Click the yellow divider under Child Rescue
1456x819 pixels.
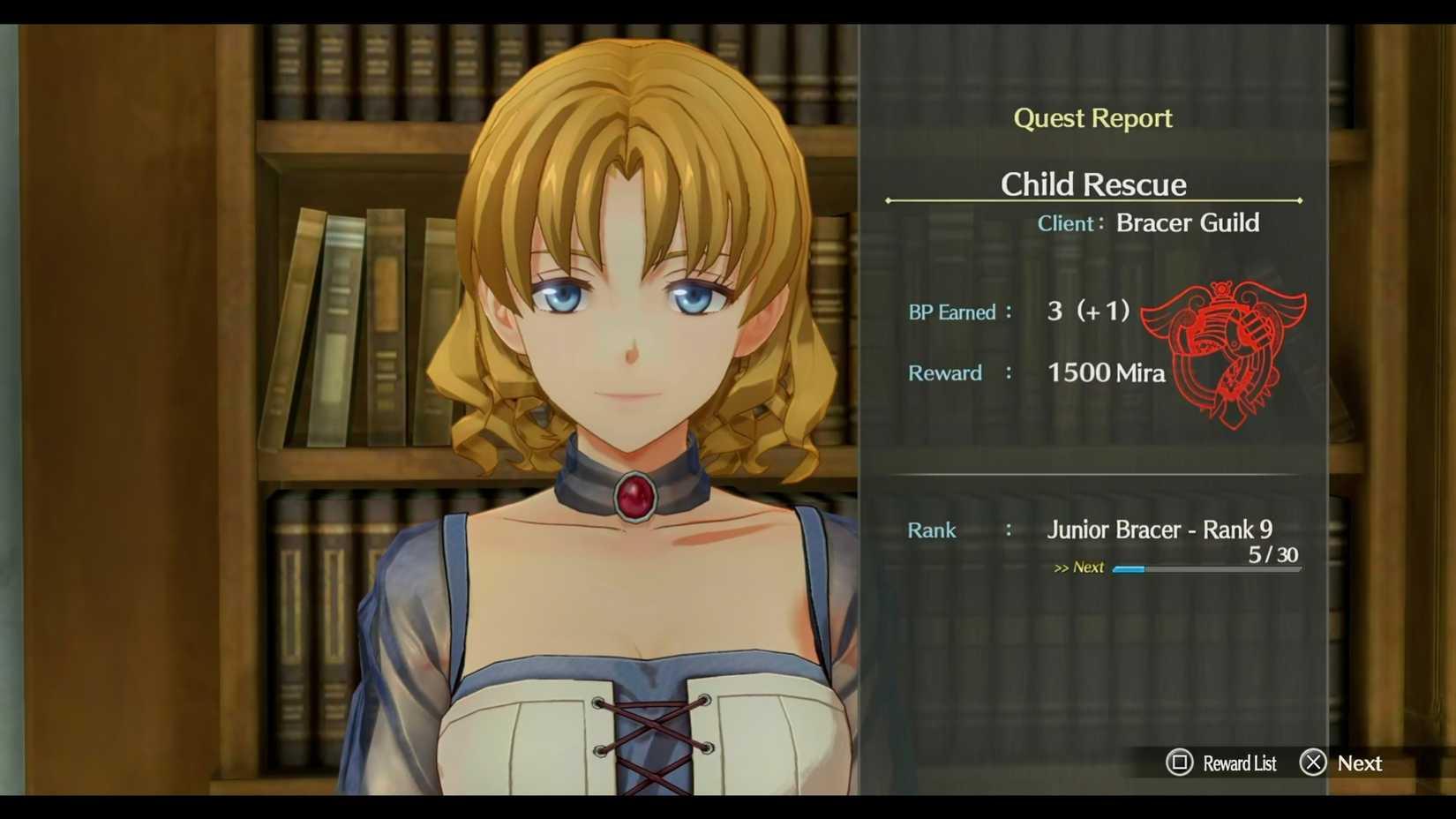pos(1094,199)
